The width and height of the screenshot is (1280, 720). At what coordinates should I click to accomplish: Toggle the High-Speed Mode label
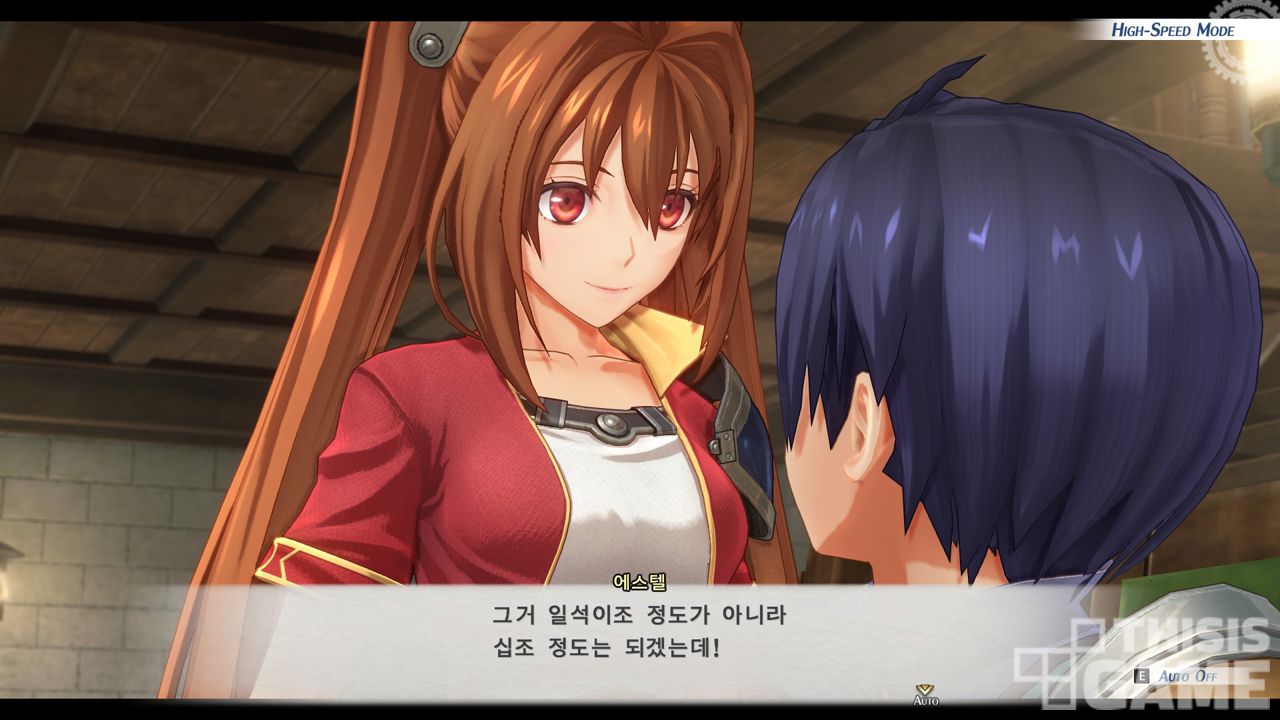(x=1172, y=30)
